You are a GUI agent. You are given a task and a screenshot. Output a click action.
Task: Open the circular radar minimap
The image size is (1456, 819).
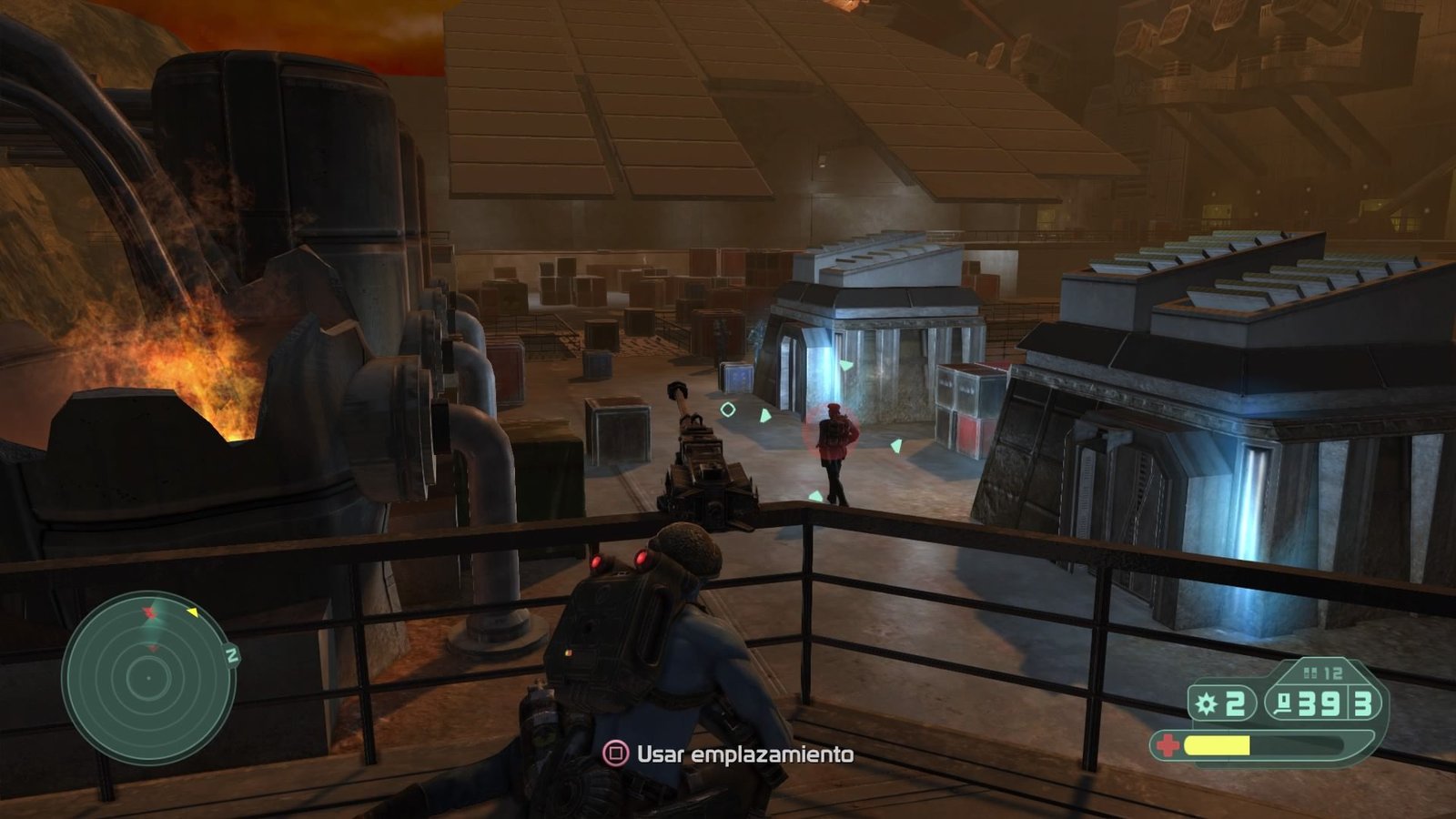tap(148, 678)
